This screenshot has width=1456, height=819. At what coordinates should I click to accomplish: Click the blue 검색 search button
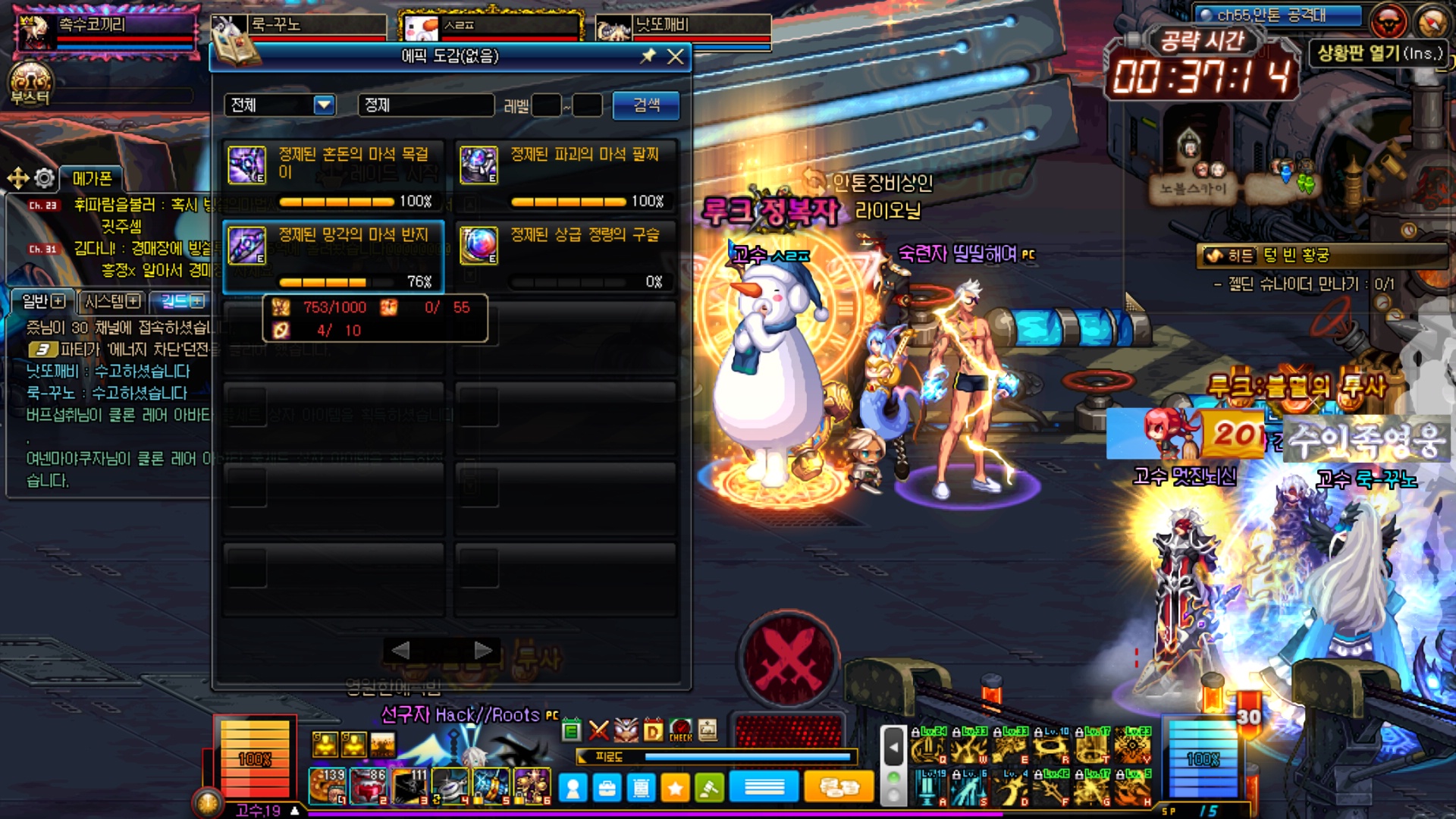(x=646, y=105)
